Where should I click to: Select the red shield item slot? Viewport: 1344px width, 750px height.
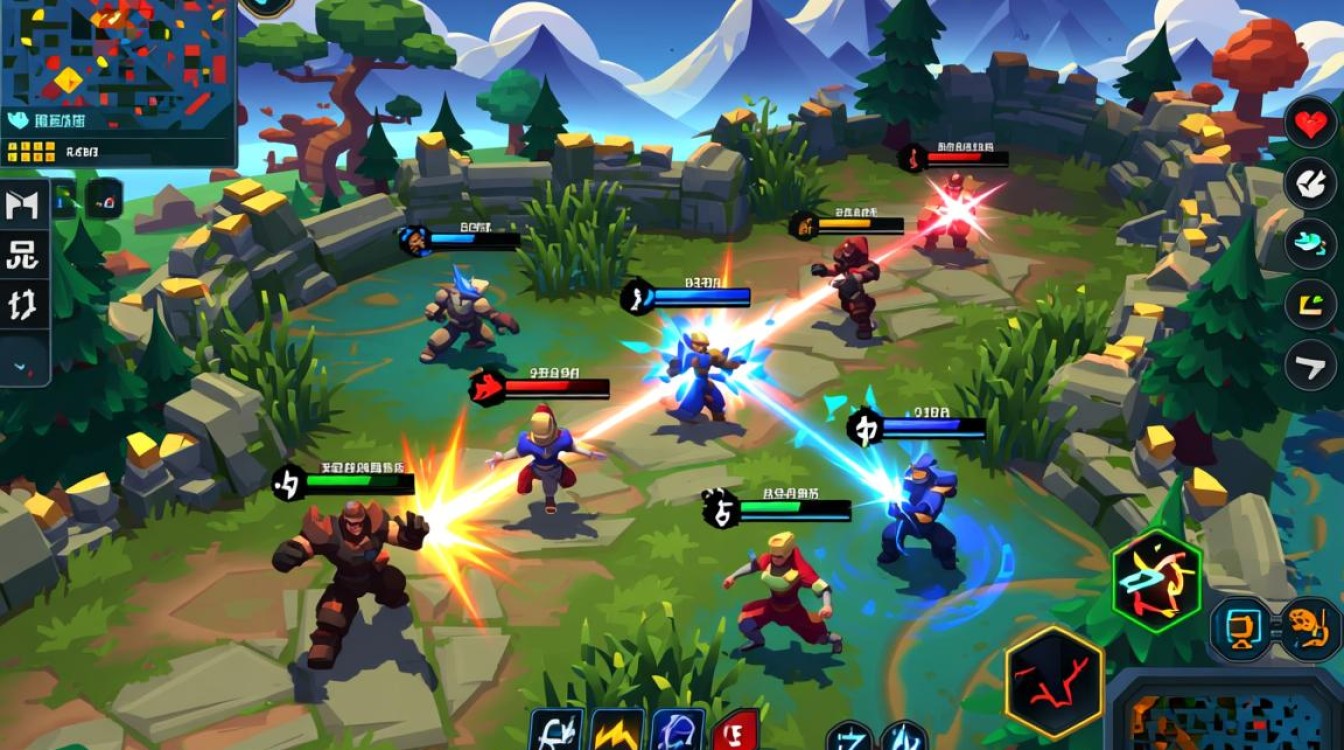735,732
